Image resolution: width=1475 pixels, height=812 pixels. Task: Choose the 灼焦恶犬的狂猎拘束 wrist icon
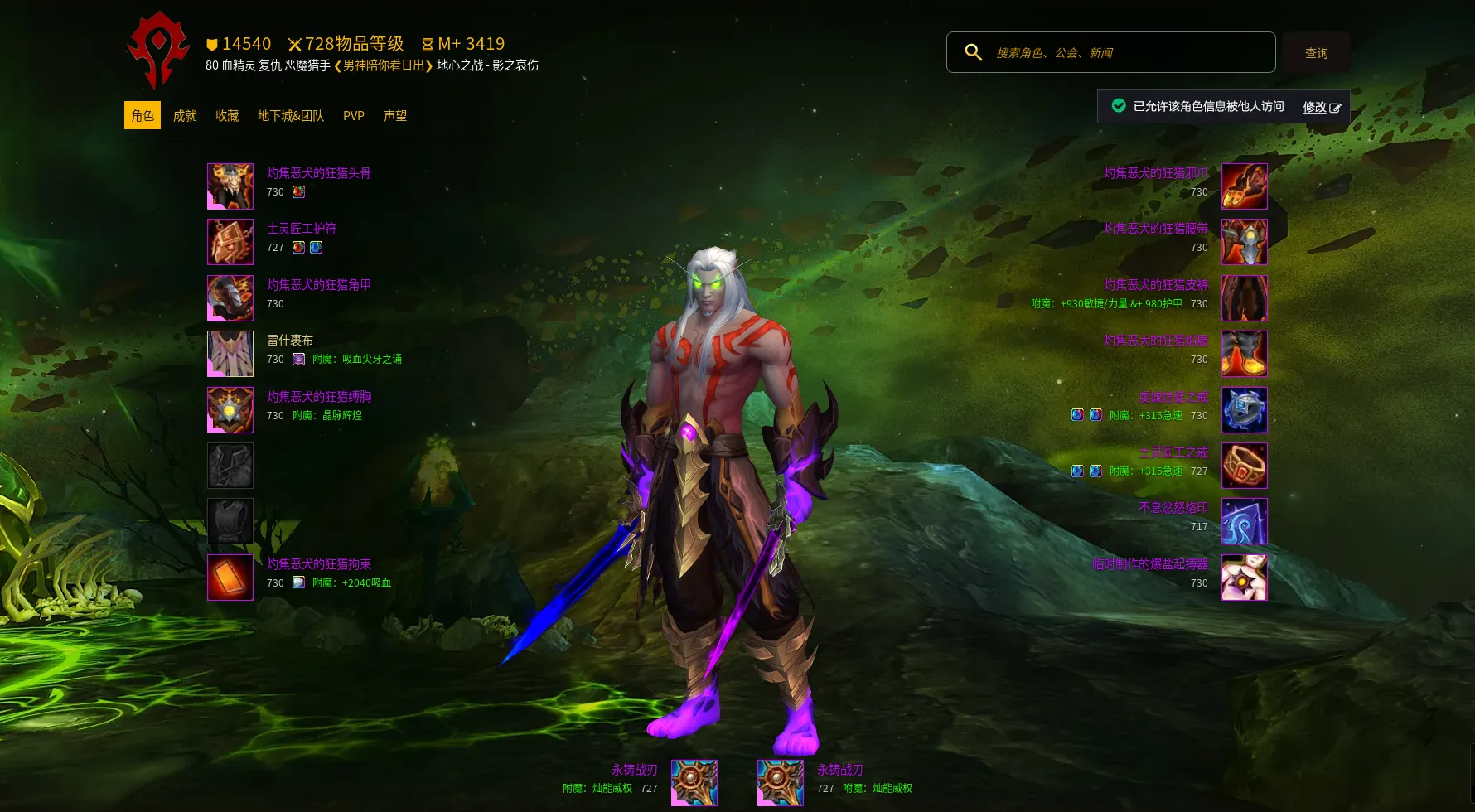click(230, 577)
